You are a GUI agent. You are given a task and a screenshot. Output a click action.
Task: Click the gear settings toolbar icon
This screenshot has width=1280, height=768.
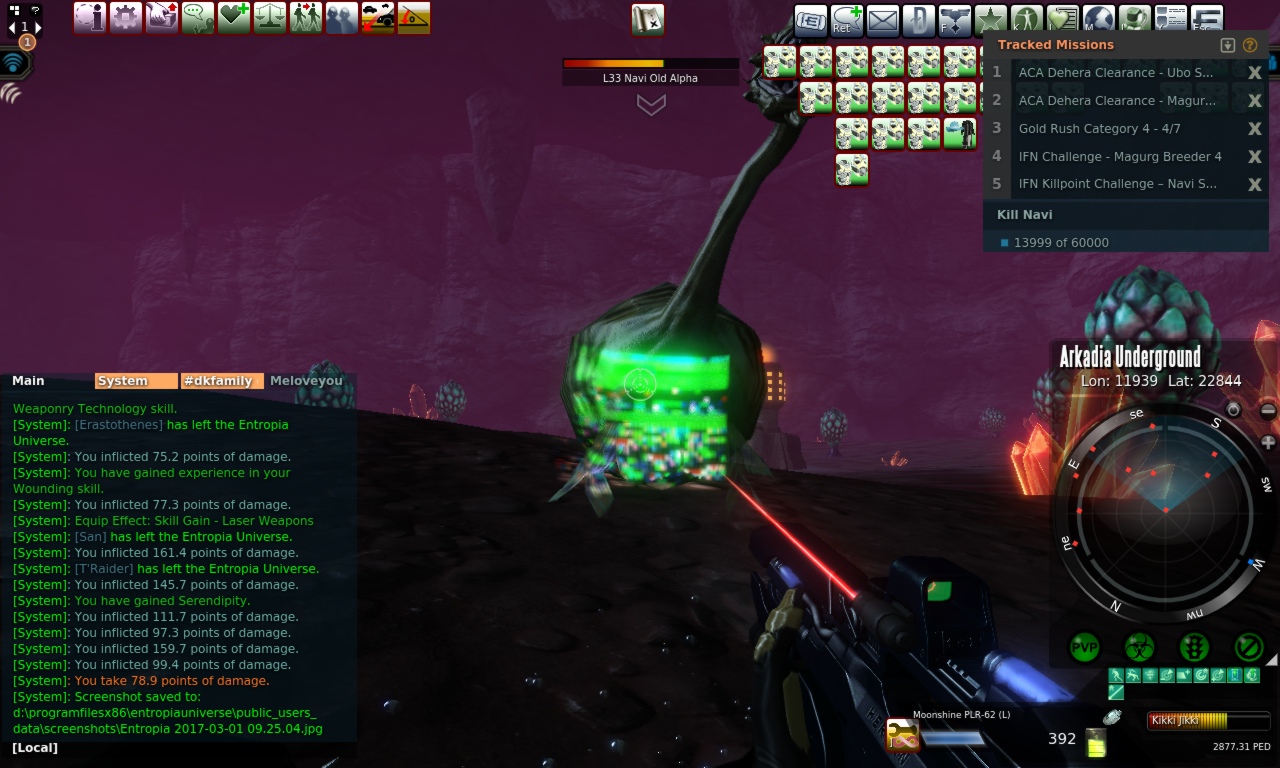126,17
